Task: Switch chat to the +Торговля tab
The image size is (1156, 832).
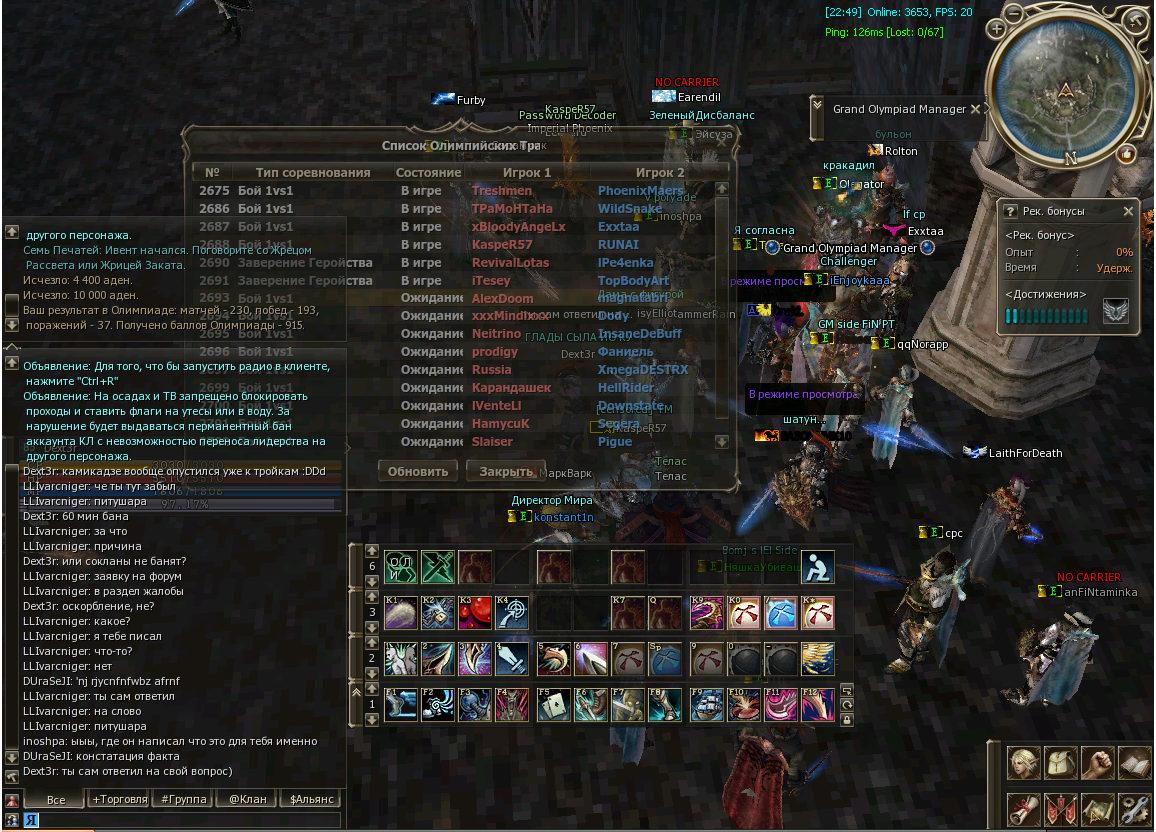Action: tap(119, 799)
